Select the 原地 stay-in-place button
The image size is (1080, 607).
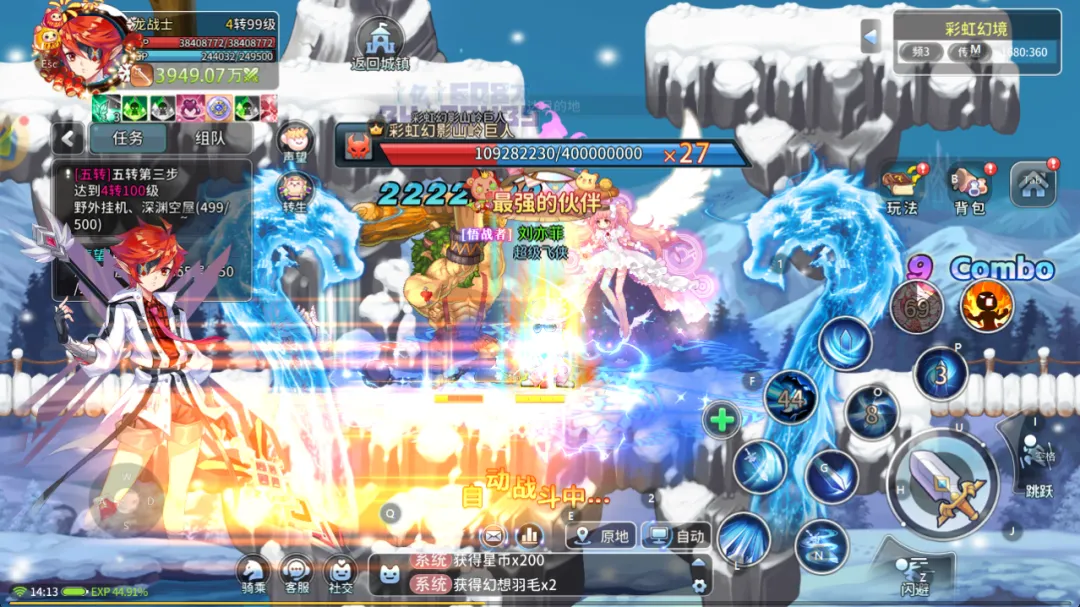(x=601, y=536)
